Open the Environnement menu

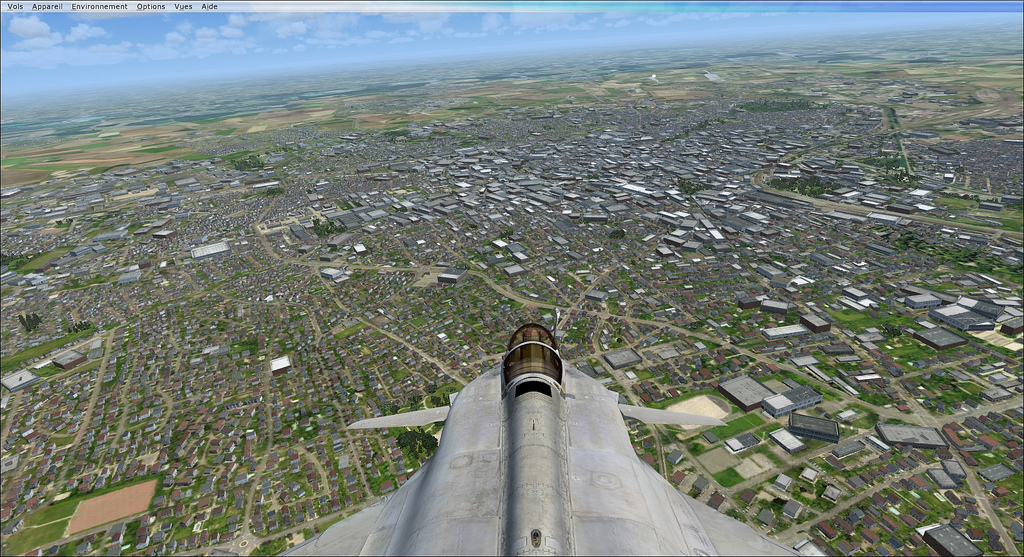tap(100, 6)
